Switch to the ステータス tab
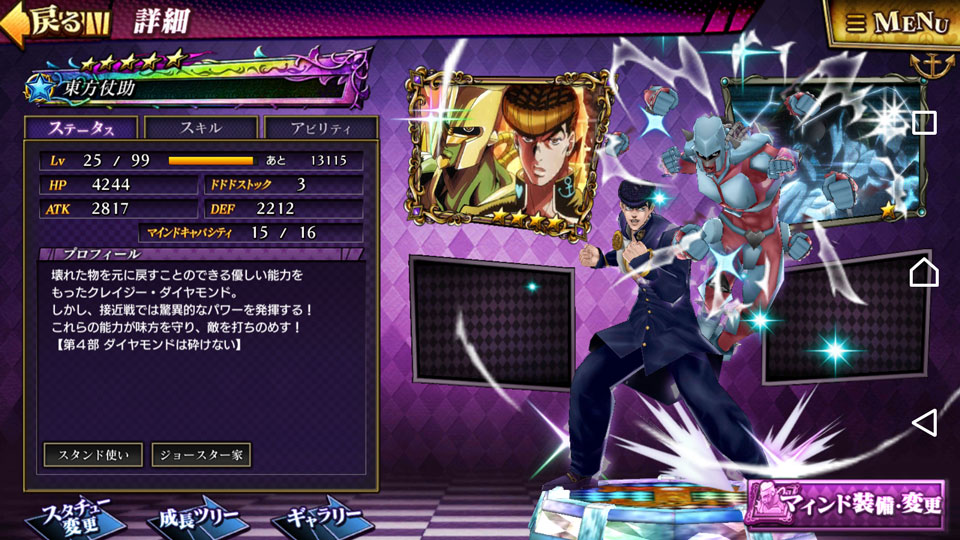960x540 pixels. [x=82, y=128]
